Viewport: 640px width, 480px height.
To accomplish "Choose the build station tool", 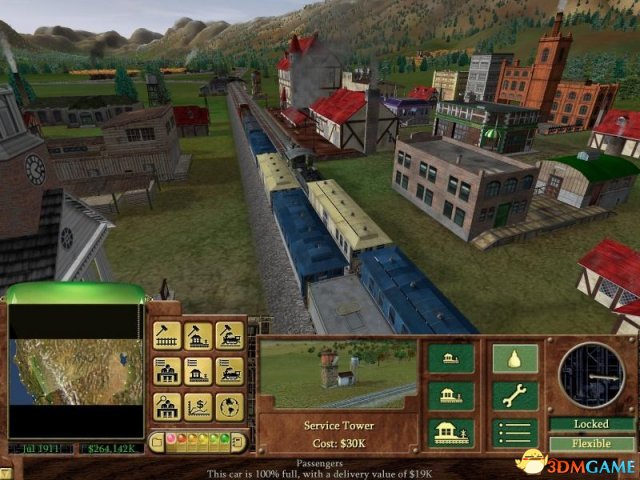I will [198, 336].
